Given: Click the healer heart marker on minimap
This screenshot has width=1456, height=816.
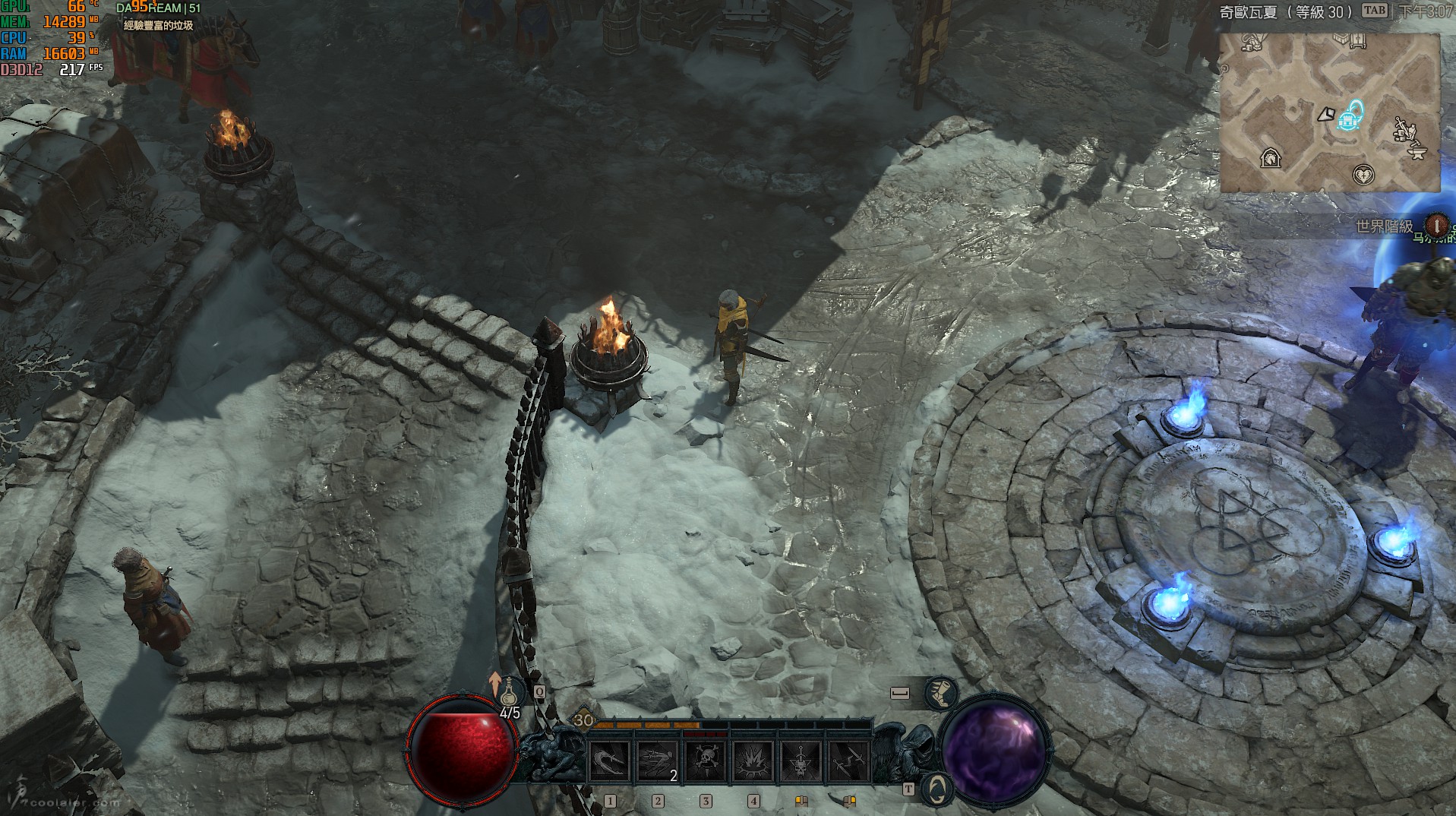Looking at the screenshot, I should 1364,176.
